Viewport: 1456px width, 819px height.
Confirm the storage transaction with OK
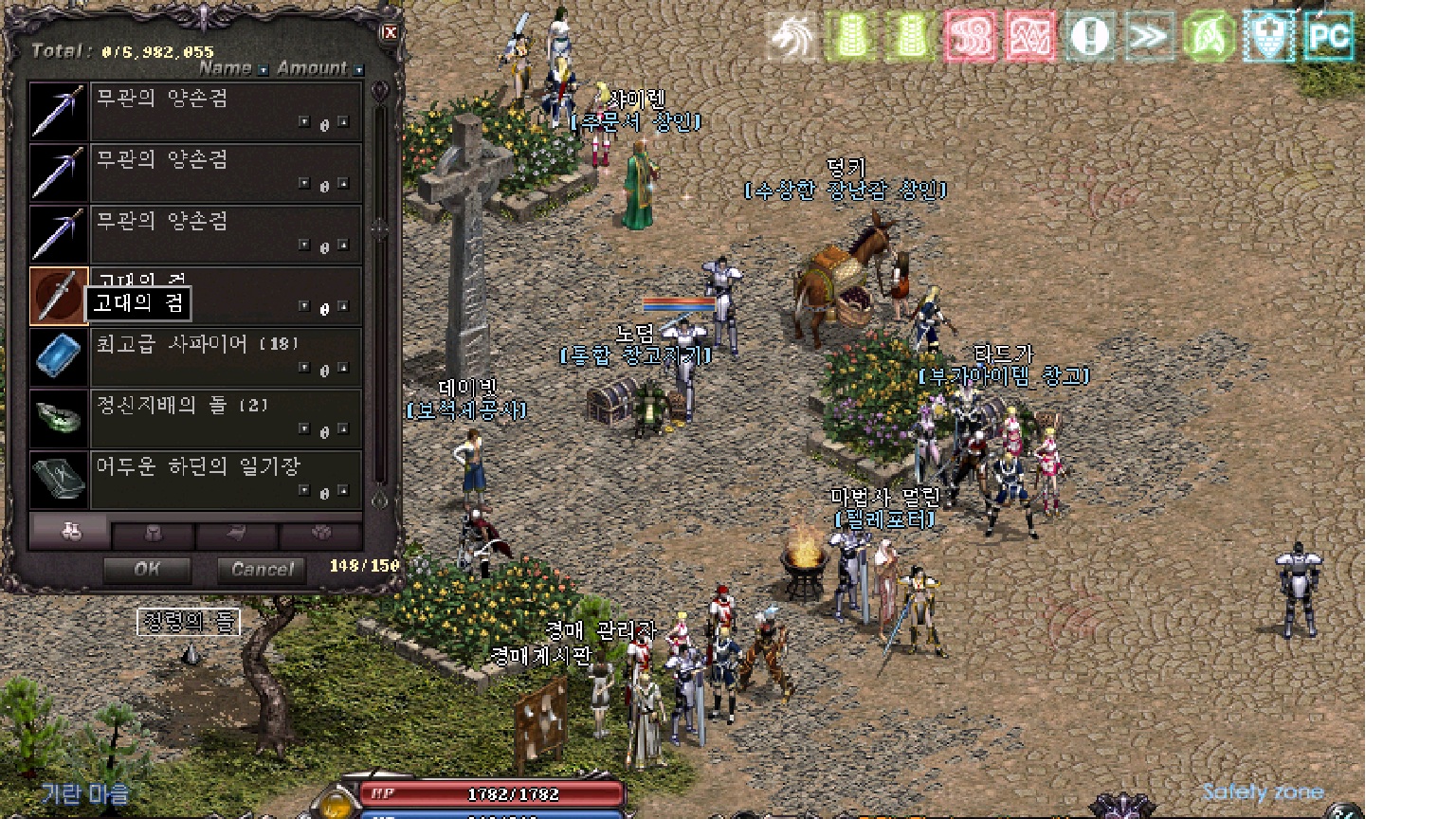tap(147, 569)
